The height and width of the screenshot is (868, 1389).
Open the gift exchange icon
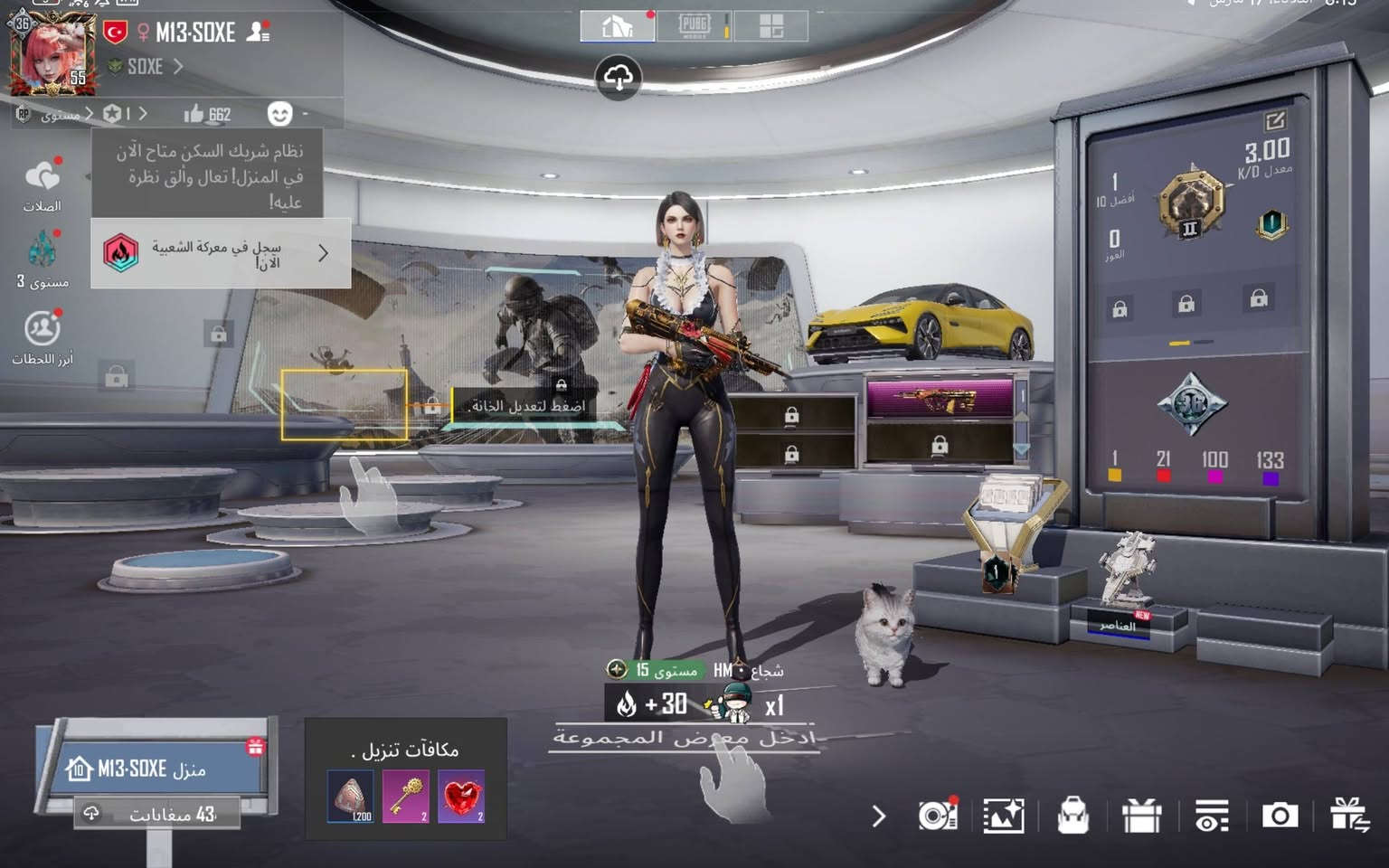[x=1348, y=815]
